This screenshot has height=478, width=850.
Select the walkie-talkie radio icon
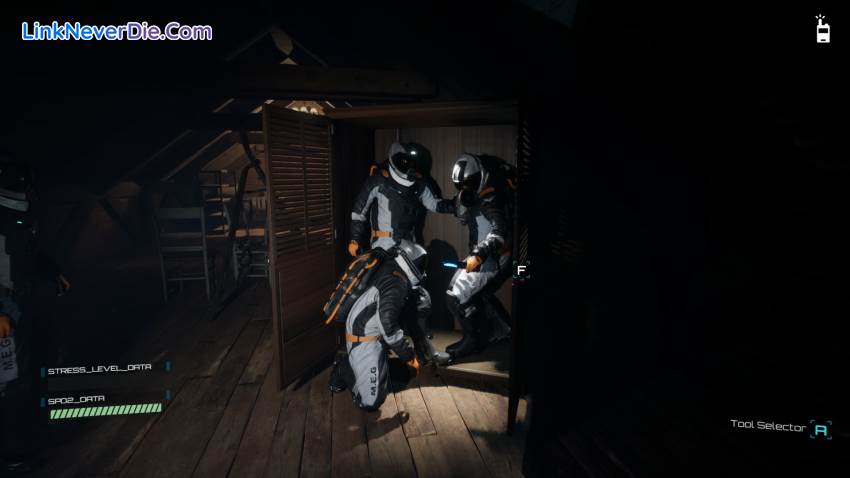click(822, 30)
